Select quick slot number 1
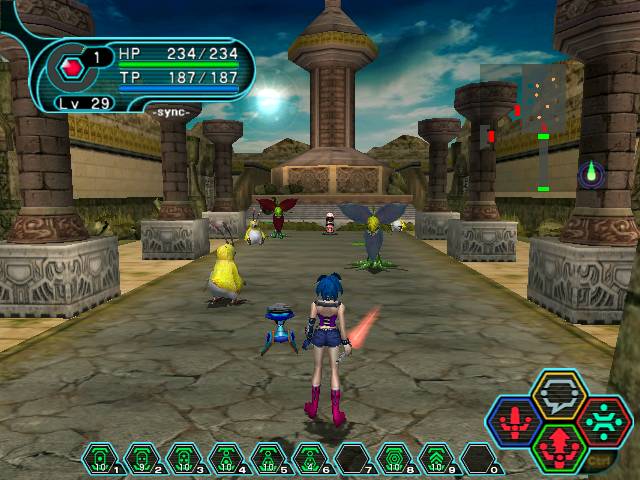 point(100,458)
